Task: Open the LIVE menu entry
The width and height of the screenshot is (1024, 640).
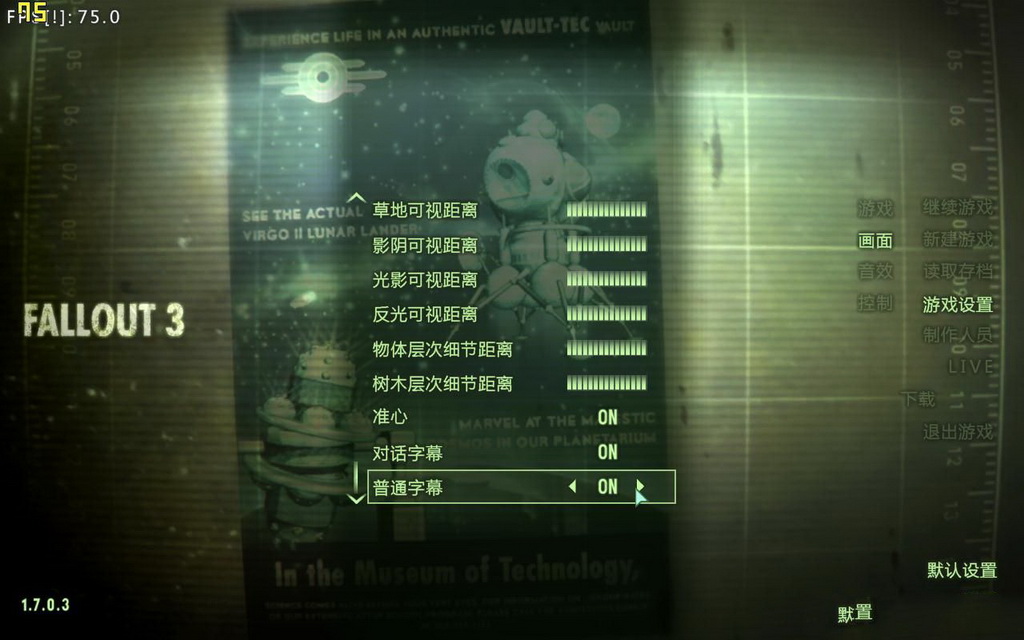Action: [970, 367]
